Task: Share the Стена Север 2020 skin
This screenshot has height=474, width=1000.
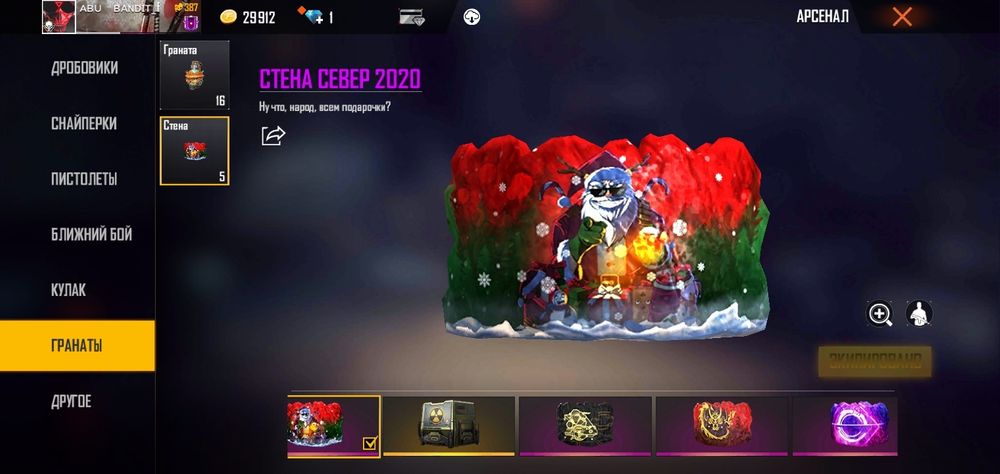Action: coord(273,135)
